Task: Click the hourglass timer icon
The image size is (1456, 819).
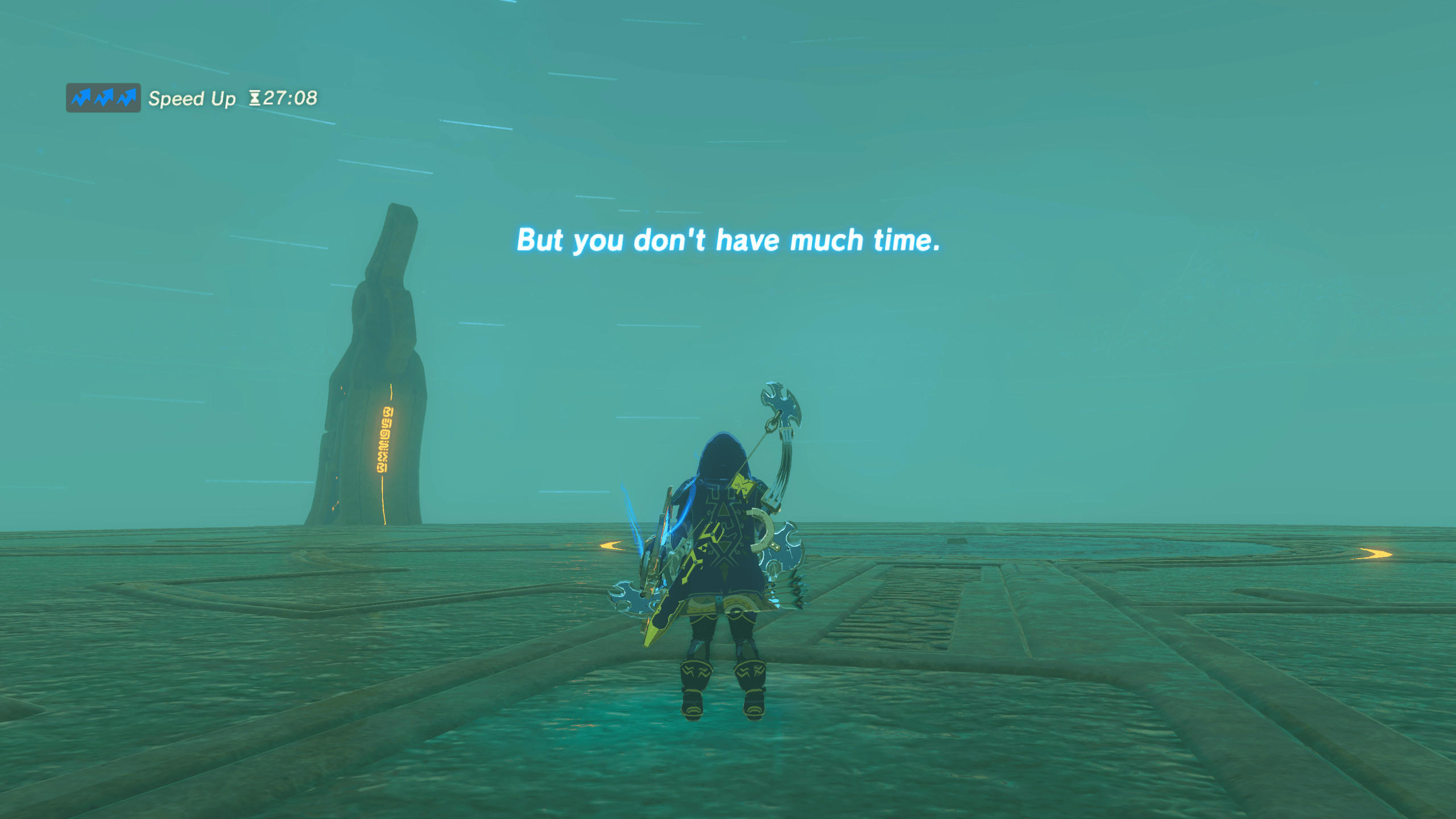Action: coord(256,98)
